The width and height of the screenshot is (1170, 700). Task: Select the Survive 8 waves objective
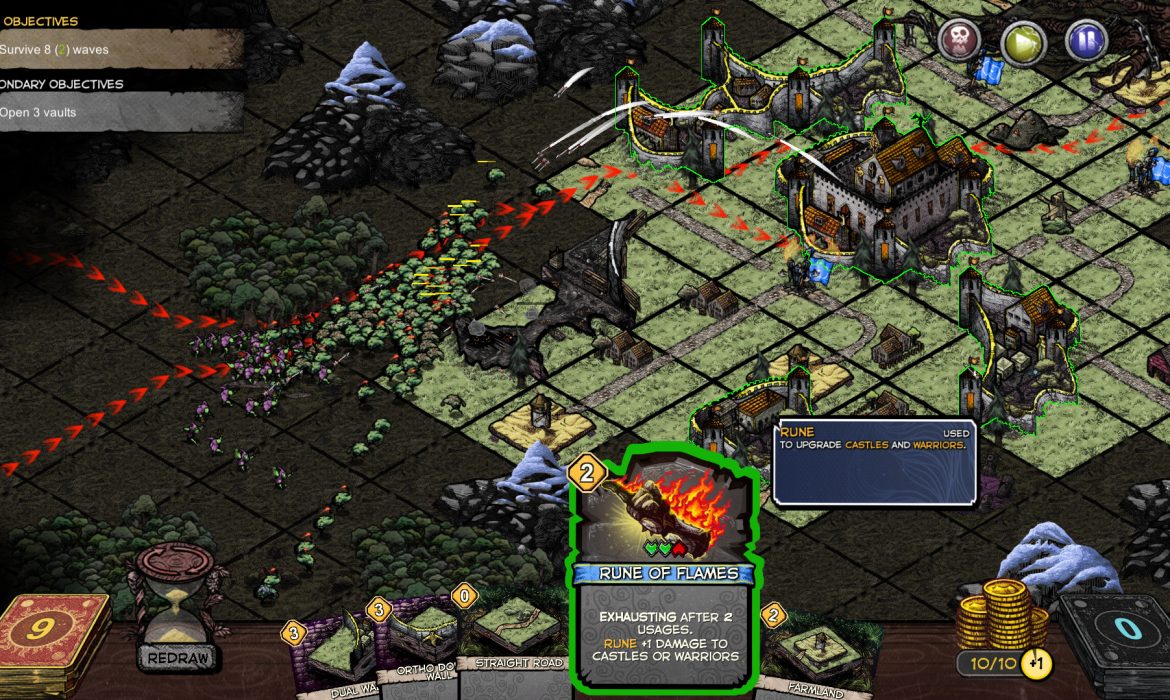(x=110, y=49)
